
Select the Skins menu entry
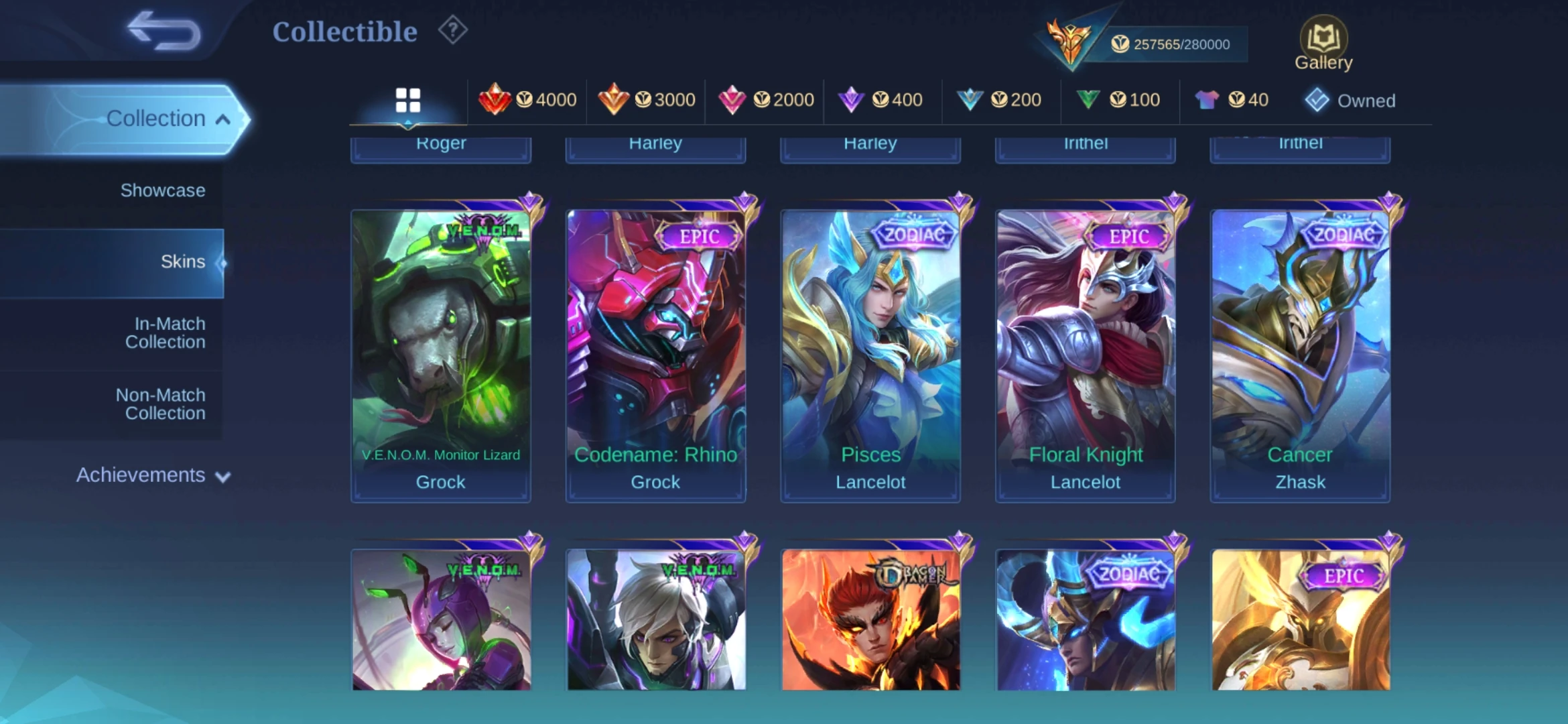[182, 262]
